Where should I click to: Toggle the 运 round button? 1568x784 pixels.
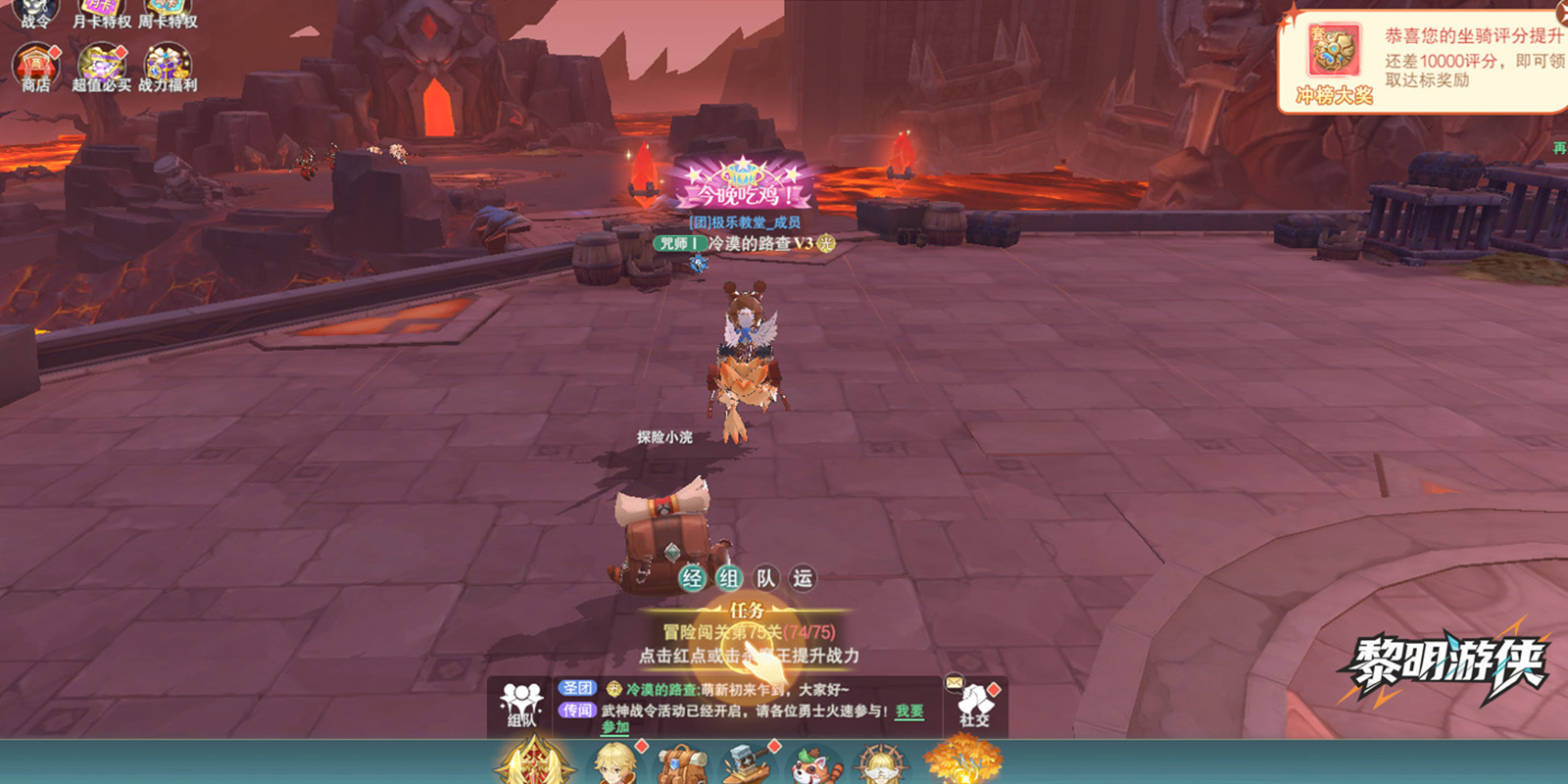click(x=803, y=578)
